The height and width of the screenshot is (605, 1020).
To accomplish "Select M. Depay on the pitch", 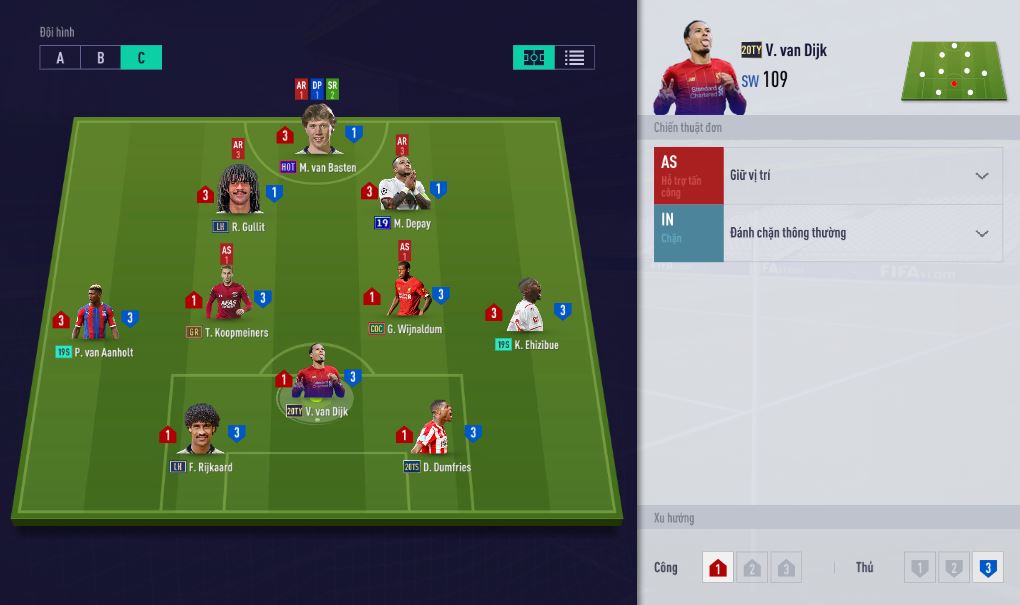I will [x=403, y=186].
